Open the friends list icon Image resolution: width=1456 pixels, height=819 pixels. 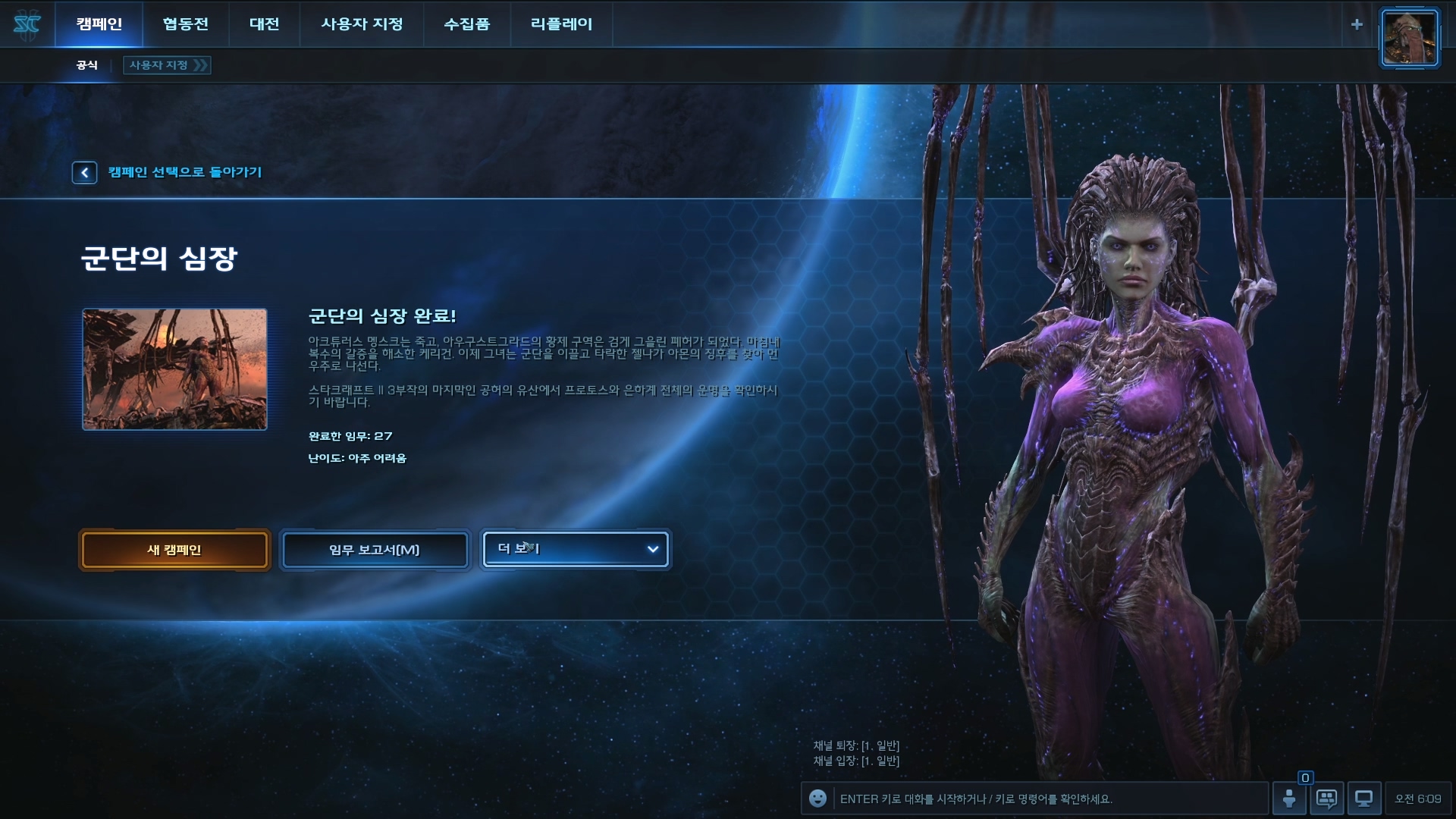pyautogui.click(x=1289, y=798)
